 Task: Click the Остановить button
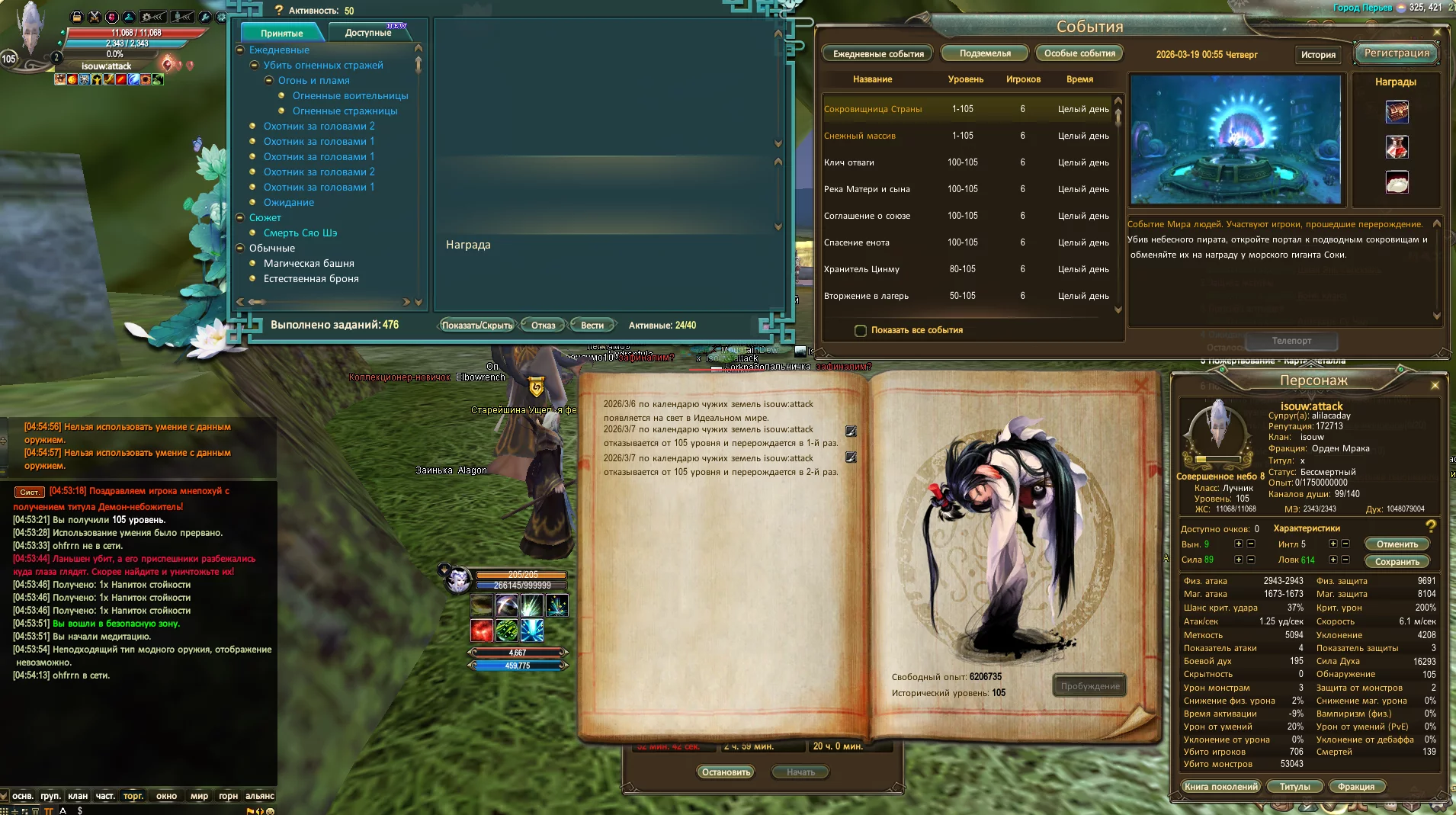pyautogui.click(x=726, y=772)
